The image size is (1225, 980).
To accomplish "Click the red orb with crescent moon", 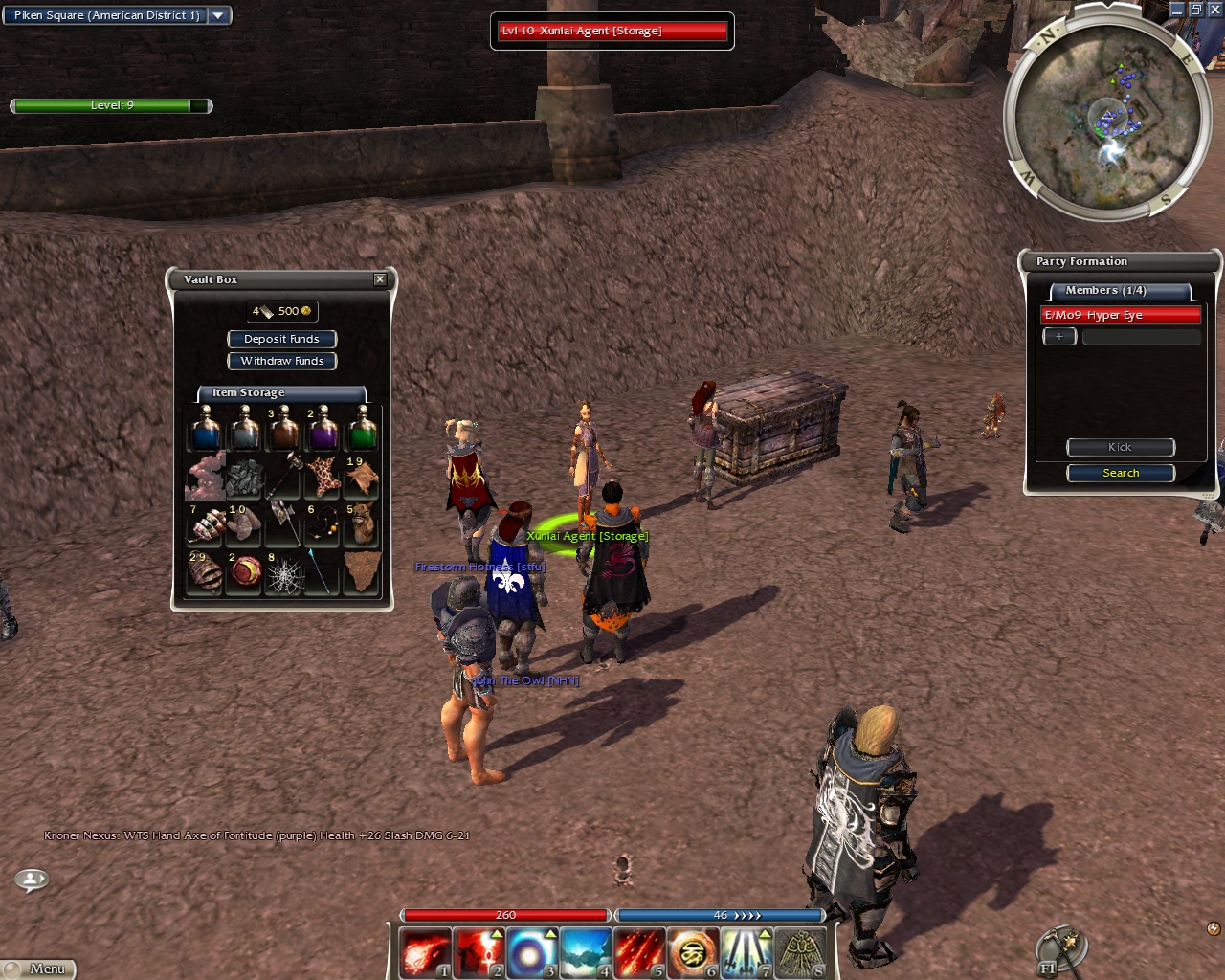I will pyautogui.click(x=245, y=573).
